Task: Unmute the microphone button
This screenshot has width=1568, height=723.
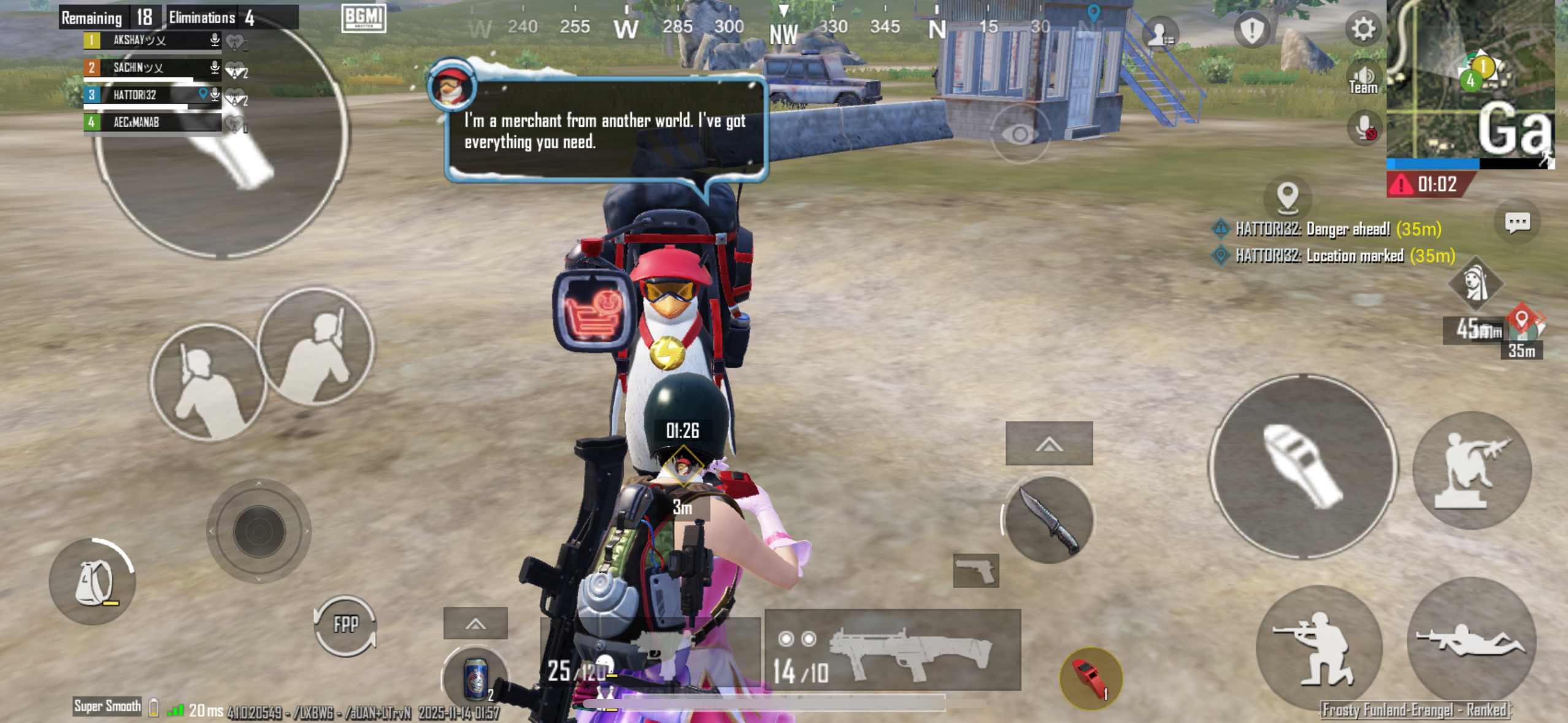Action: coord(1365,129)
